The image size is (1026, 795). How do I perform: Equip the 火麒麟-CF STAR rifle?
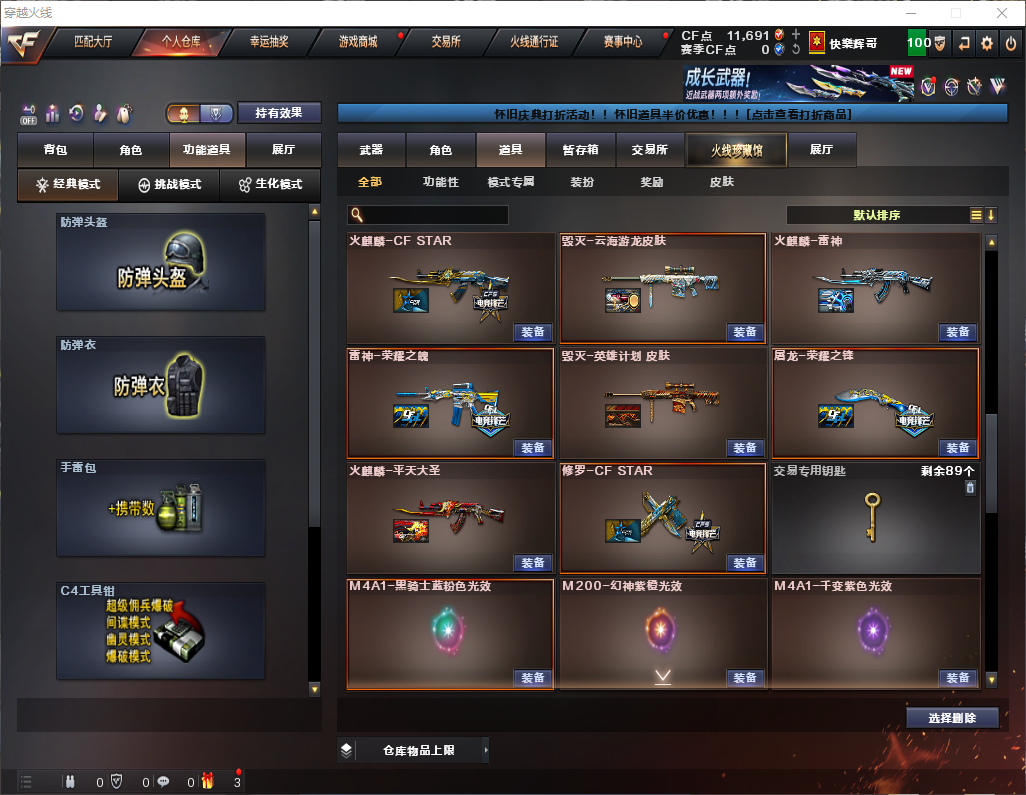[x=533, y=332]
